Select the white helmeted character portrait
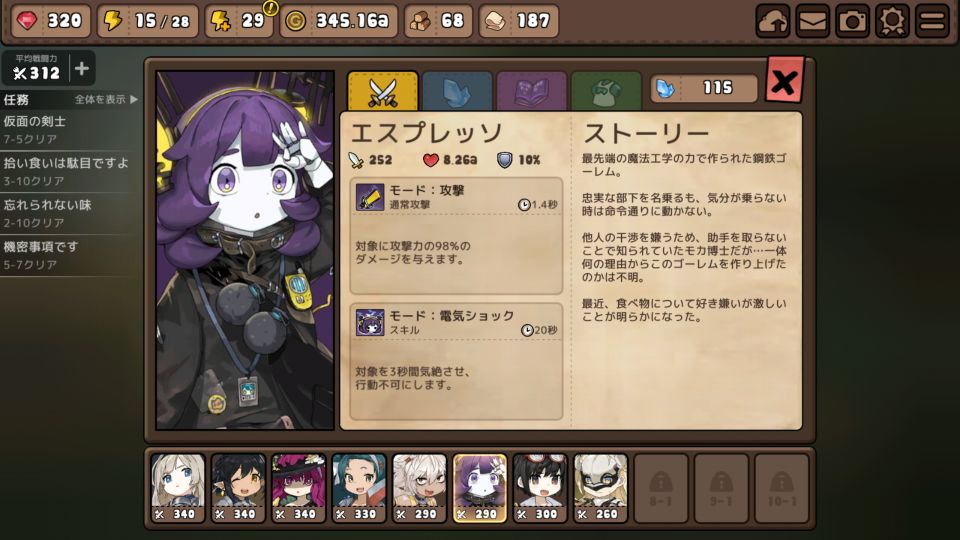The width and height of the screenshot is (960, 540). [600, 487]
